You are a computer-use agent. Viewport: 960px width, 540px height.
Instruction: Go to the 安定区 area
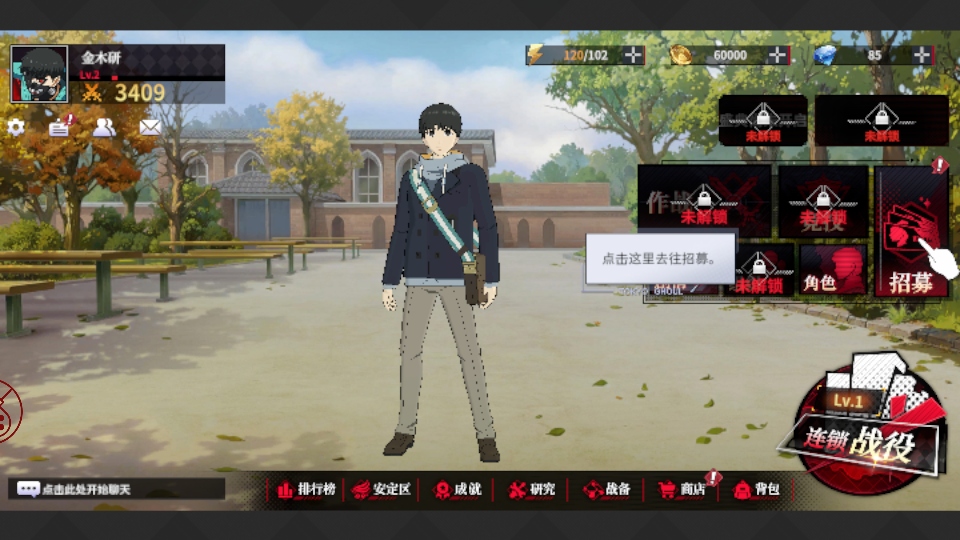[383, 489]
